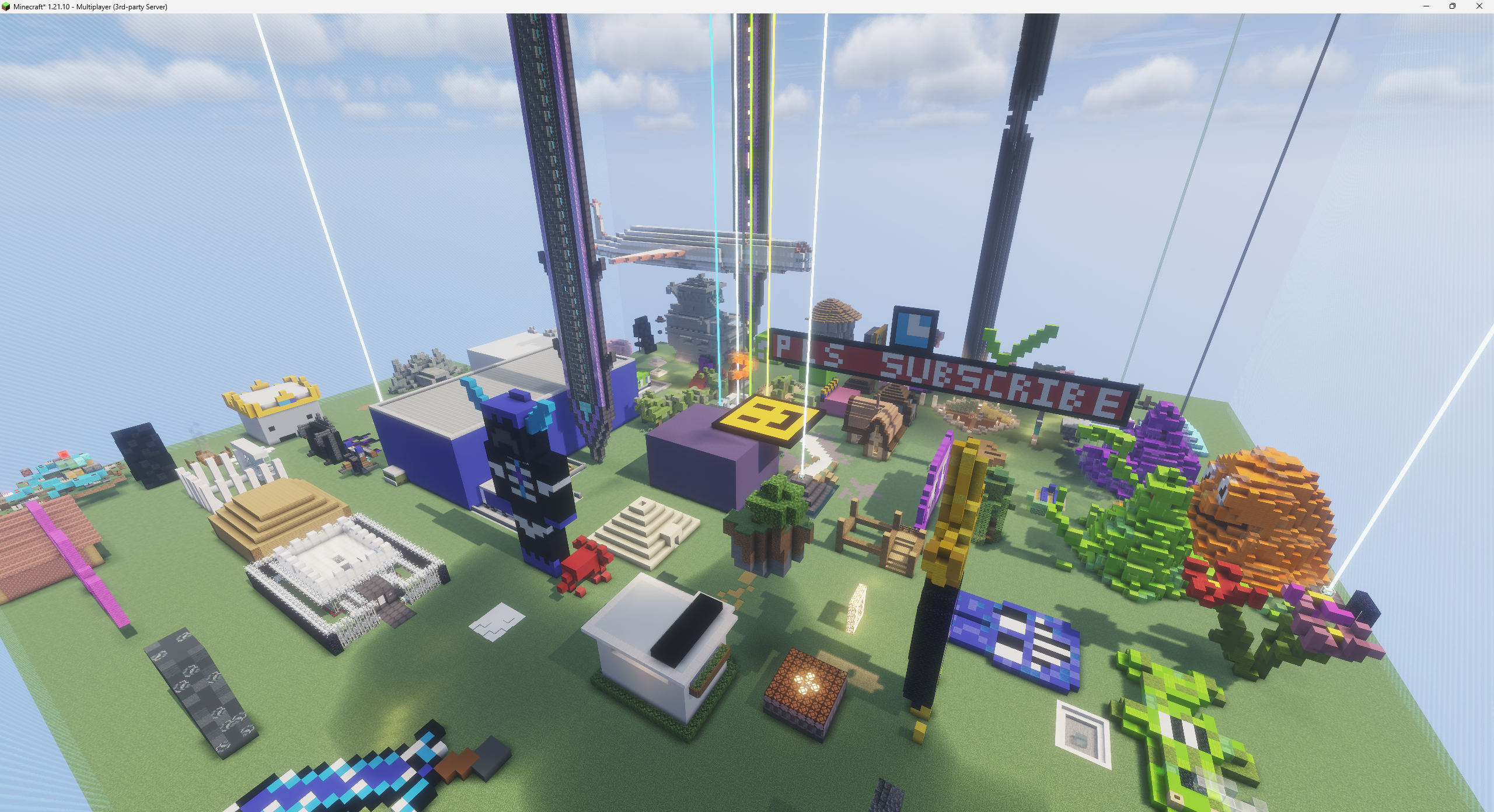Restore the Minecraft window size
Viewport: 1494px width, 812px height.
click(1451, 6)
